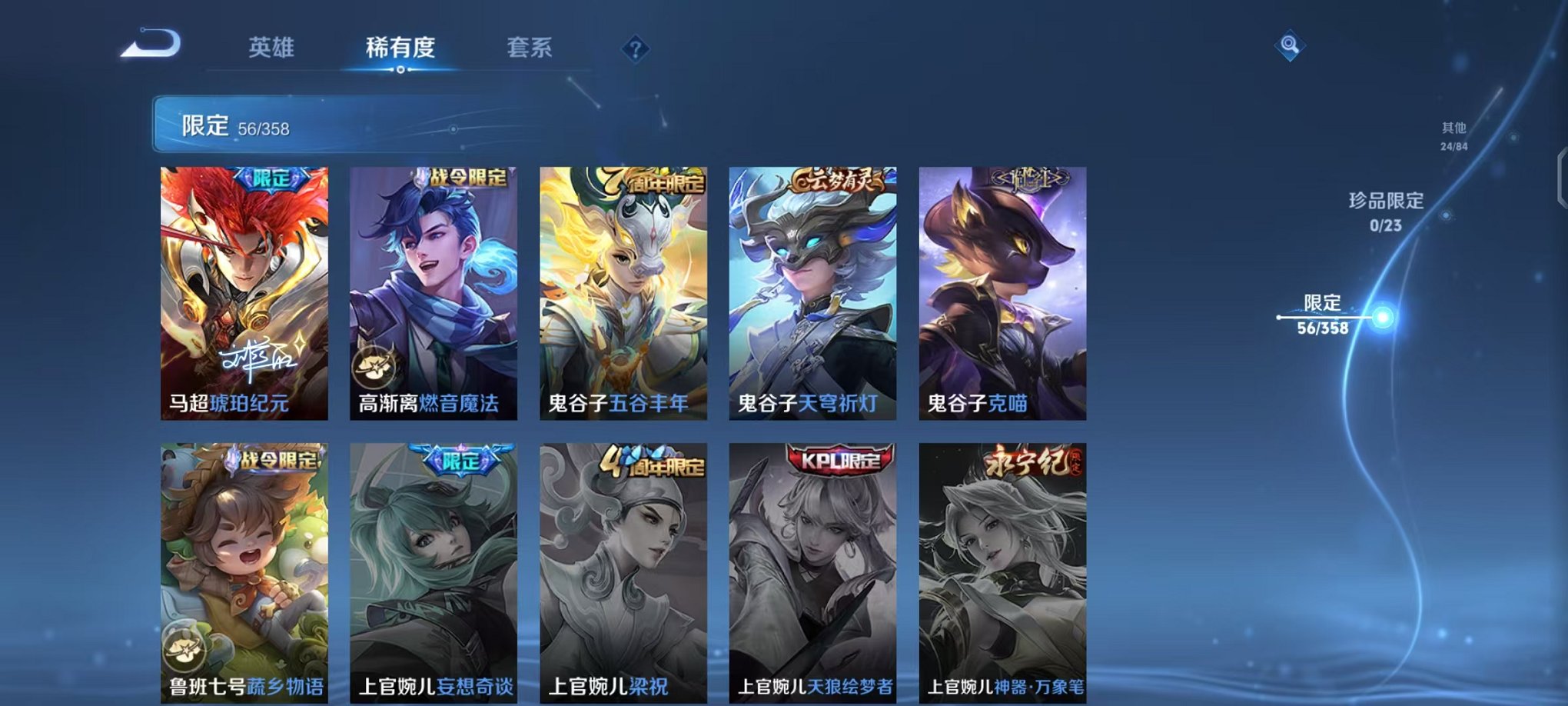
Task: Switch to the 英雄 tab
Action: click(271, 48)
